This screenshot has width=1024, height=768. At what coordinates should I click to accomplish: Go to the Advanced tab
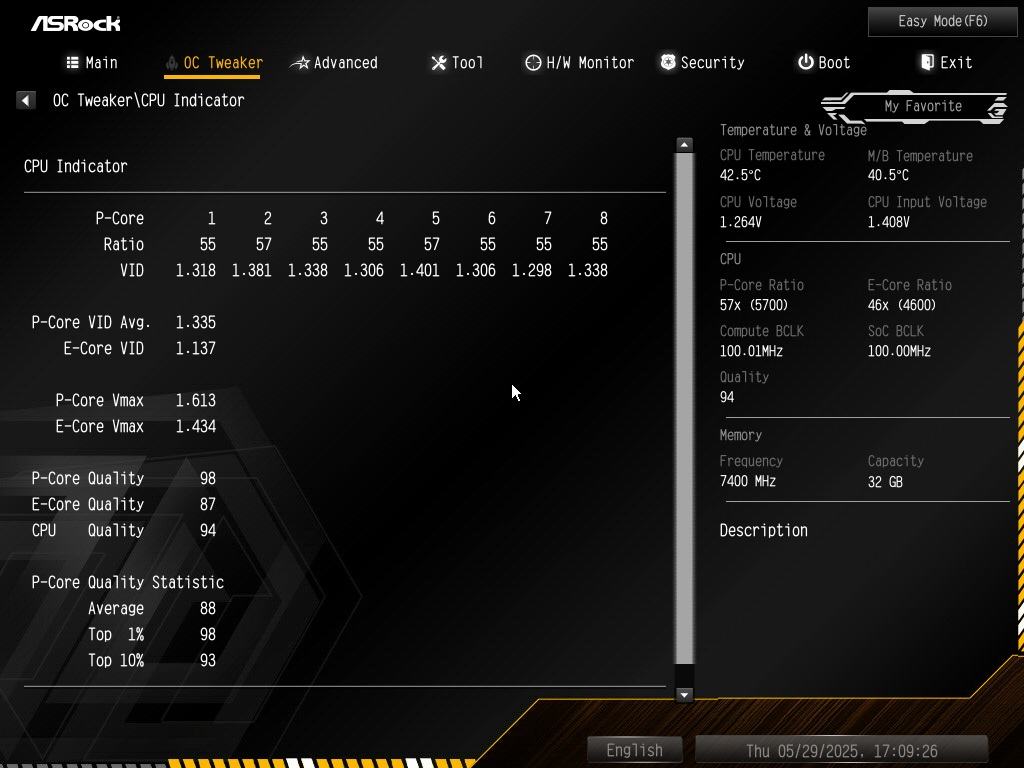click(334, 62)
